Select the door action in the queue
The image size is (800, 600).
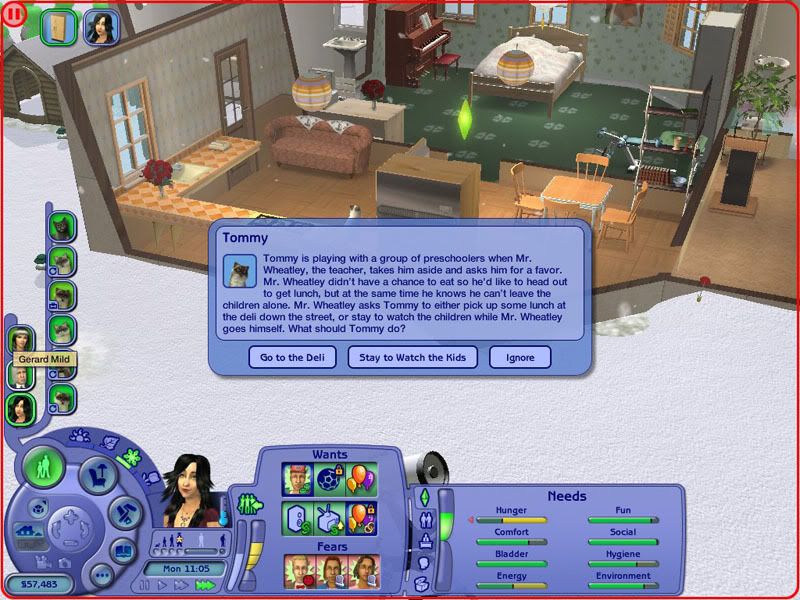pos(59,26)
